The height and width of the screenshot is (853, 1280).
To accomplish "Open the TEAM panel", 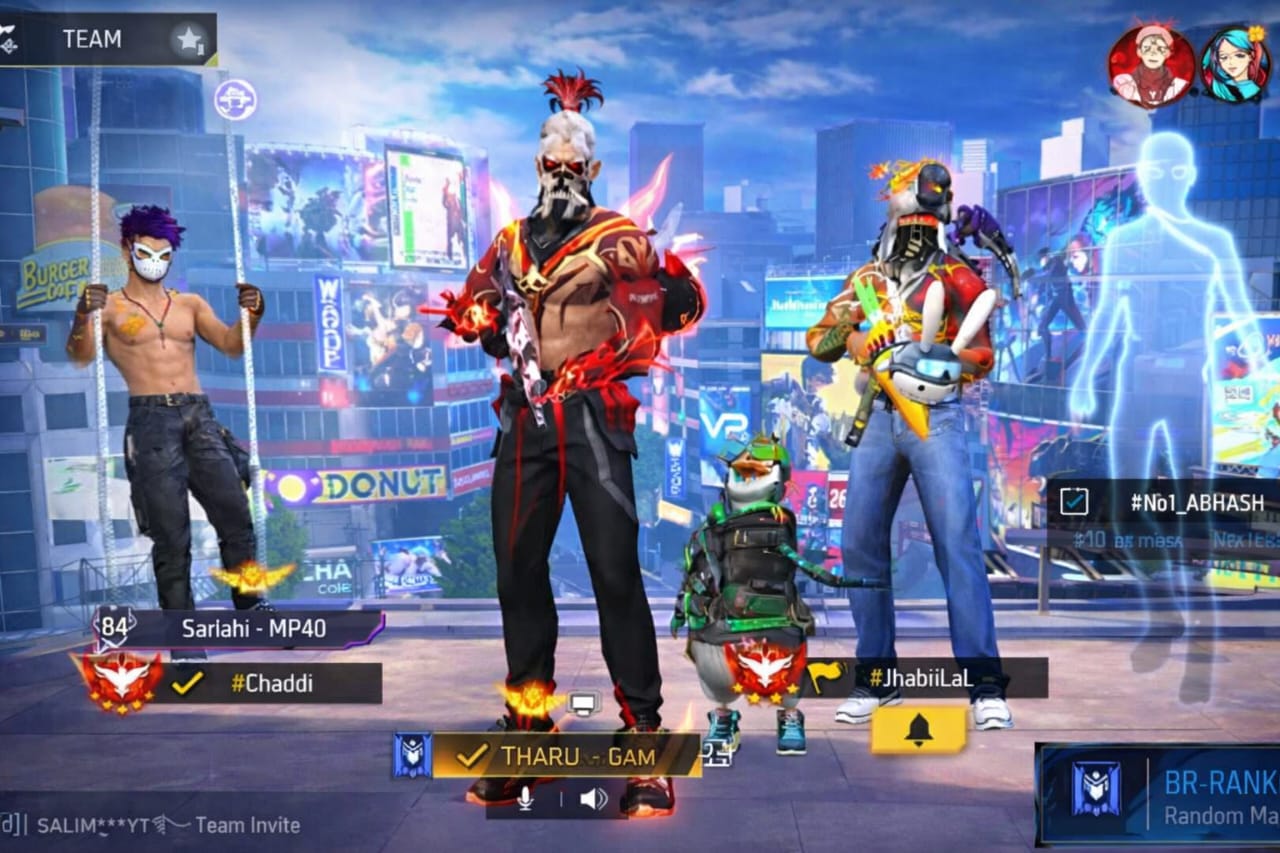I will 92,39.
